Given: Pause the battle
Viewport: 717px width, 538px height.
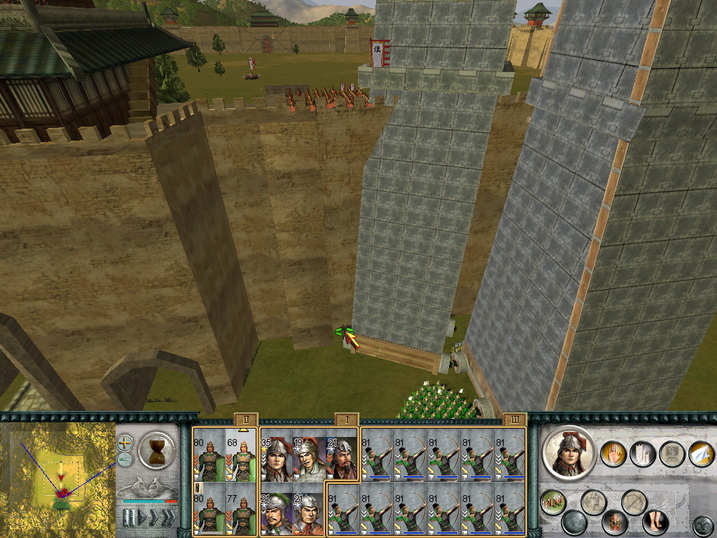Looking at the screenshot, I should [130, 516].
